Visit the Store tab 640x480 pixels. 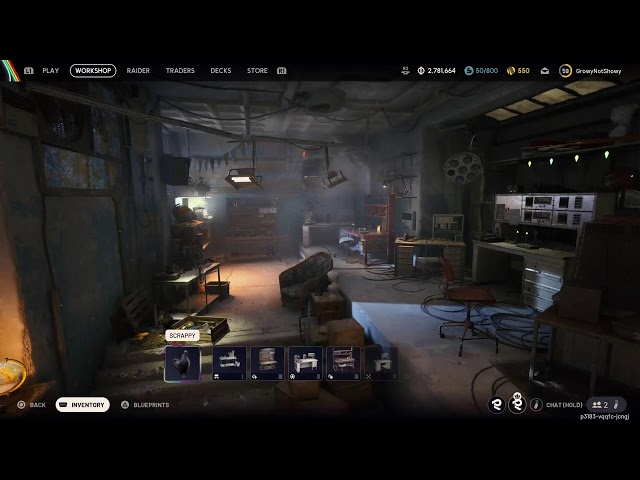257,71
